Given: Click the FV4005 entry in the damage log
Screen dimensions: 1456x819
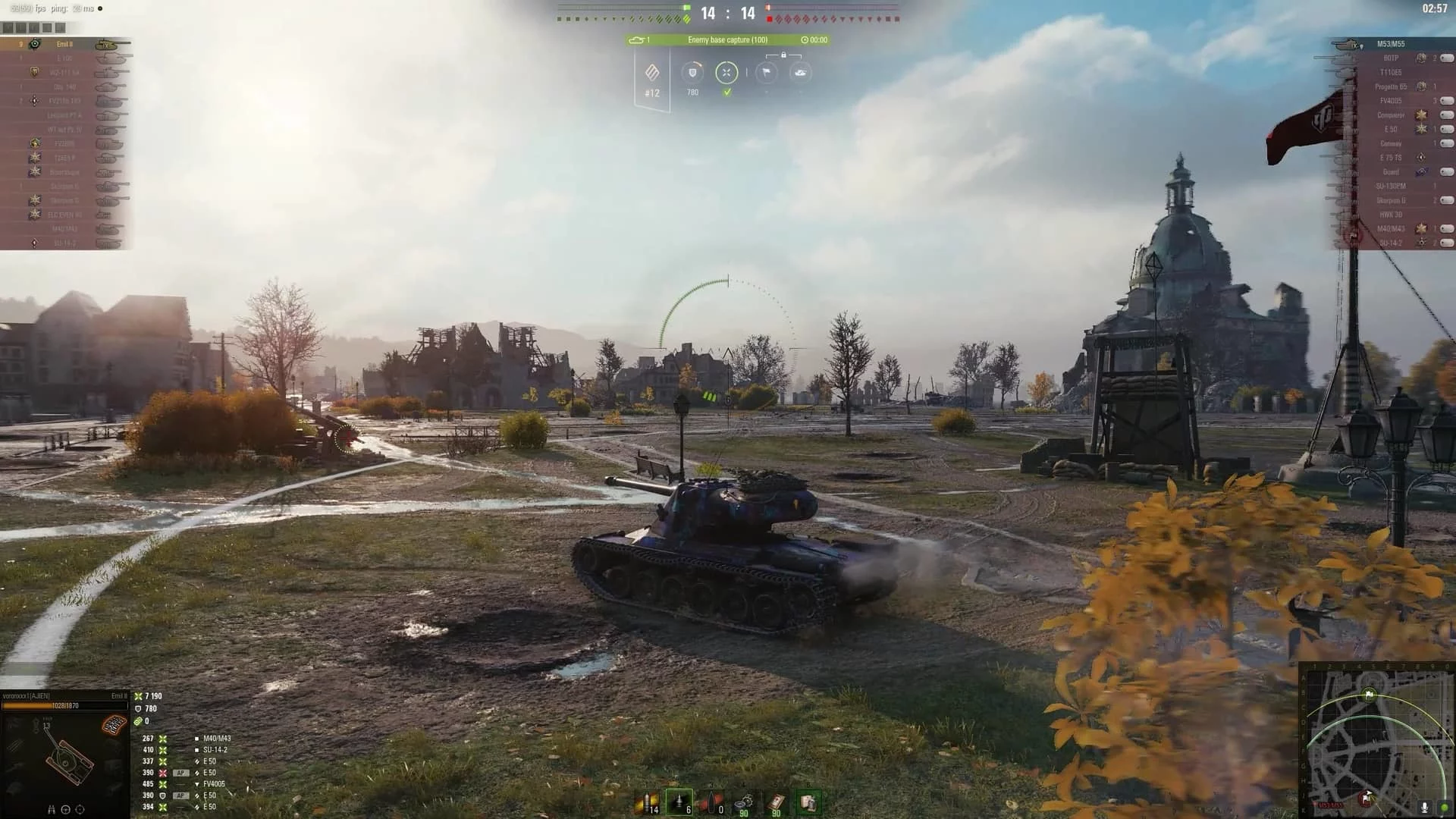Looking at the screenshot, I should click(x=214, y=784).
